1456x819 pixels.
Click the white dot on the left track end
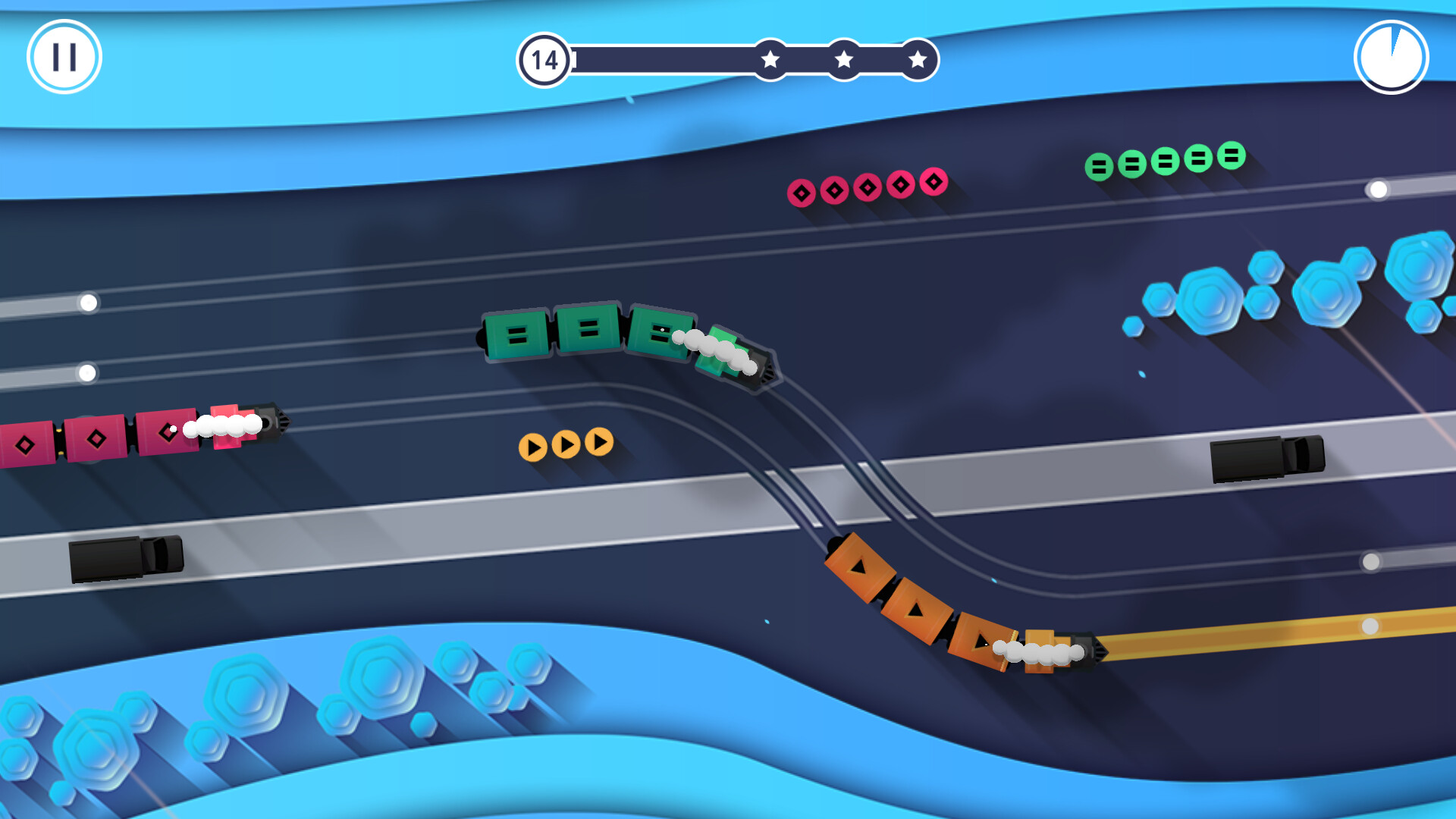coord(89,303)
